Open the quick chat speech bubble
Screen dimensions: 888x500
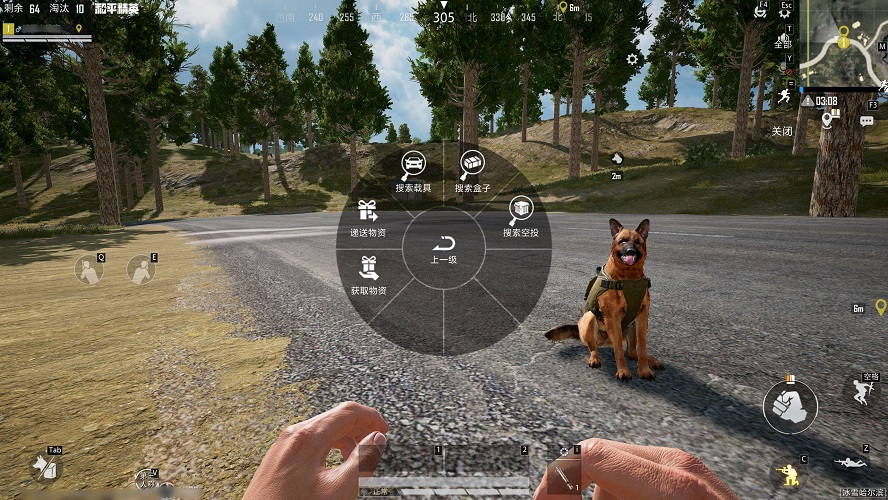pyautogui.click(x=866, y=120)
